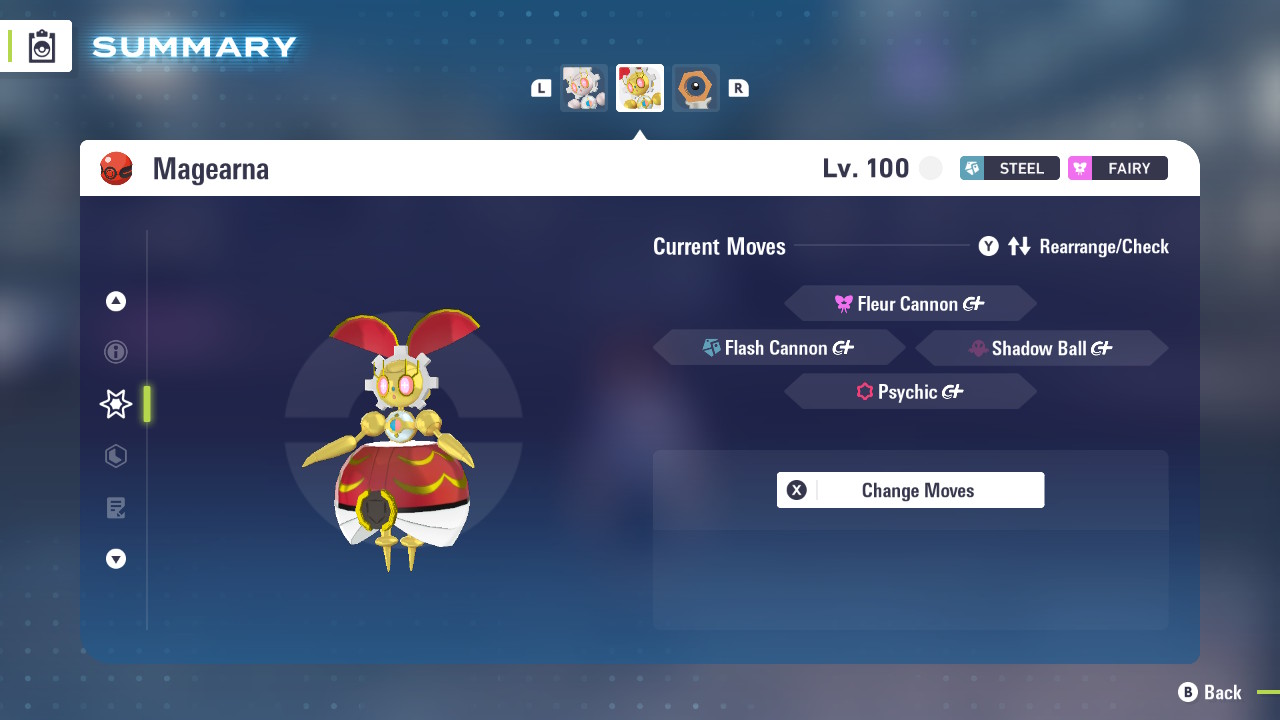Screen dimensions: 1280x720
Task: Click the down arrow at the sidebar bottom
Action: (x=116, y=559)
